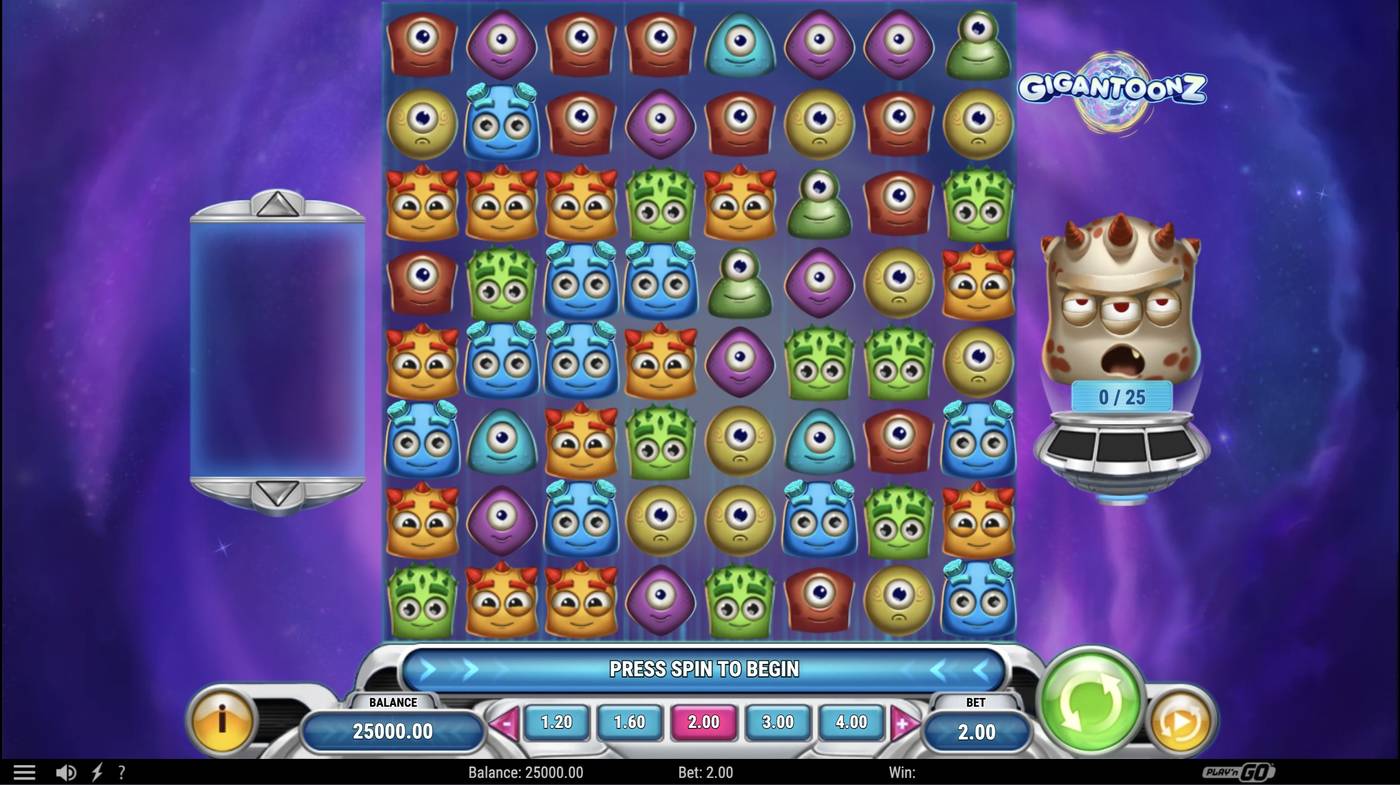Select the 4.00 bet option
This screenshot has height=785, width=1400.
[x=851, y=721]
